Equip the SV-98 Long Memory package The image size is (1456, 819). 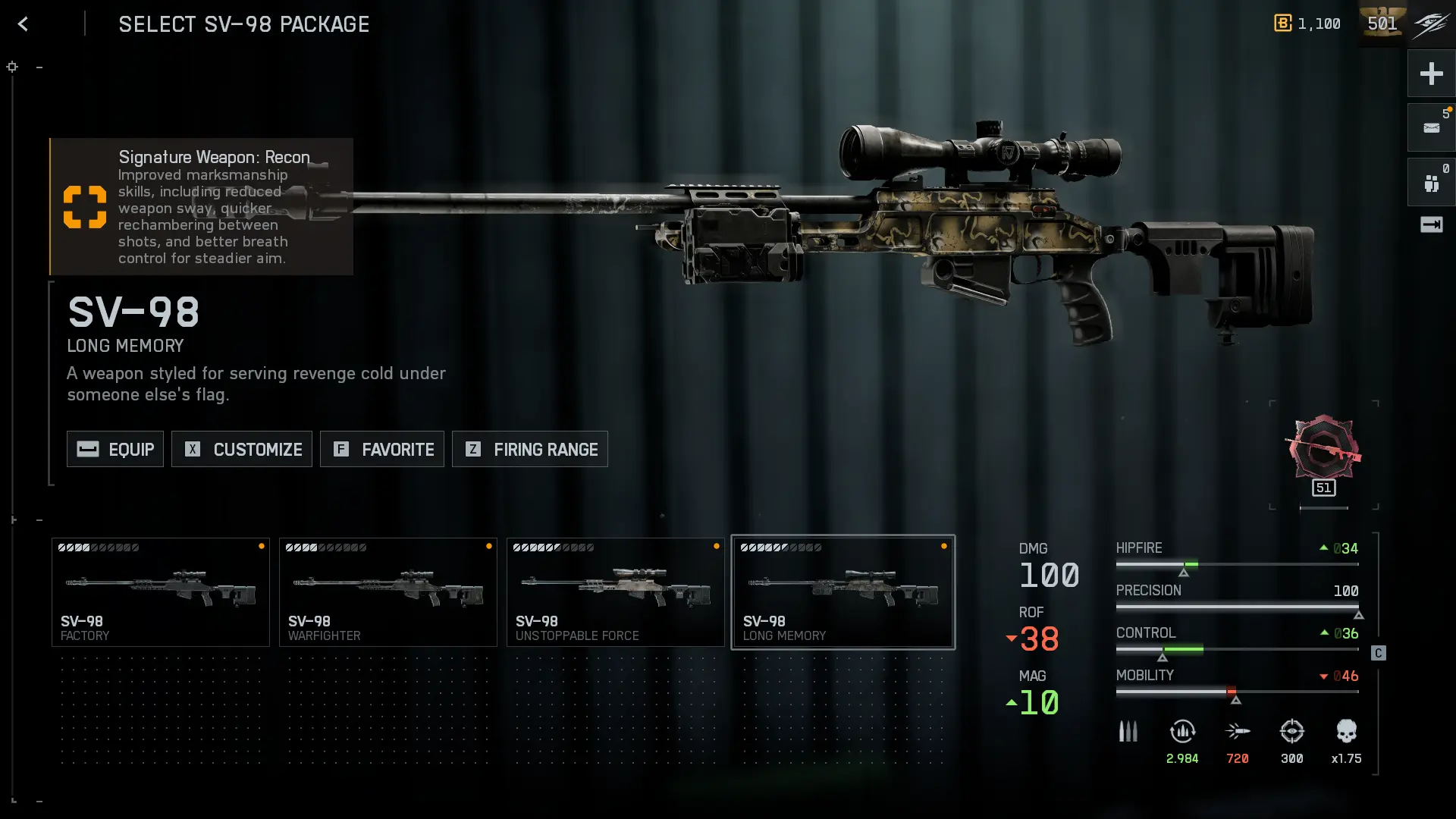coord(115,449)
